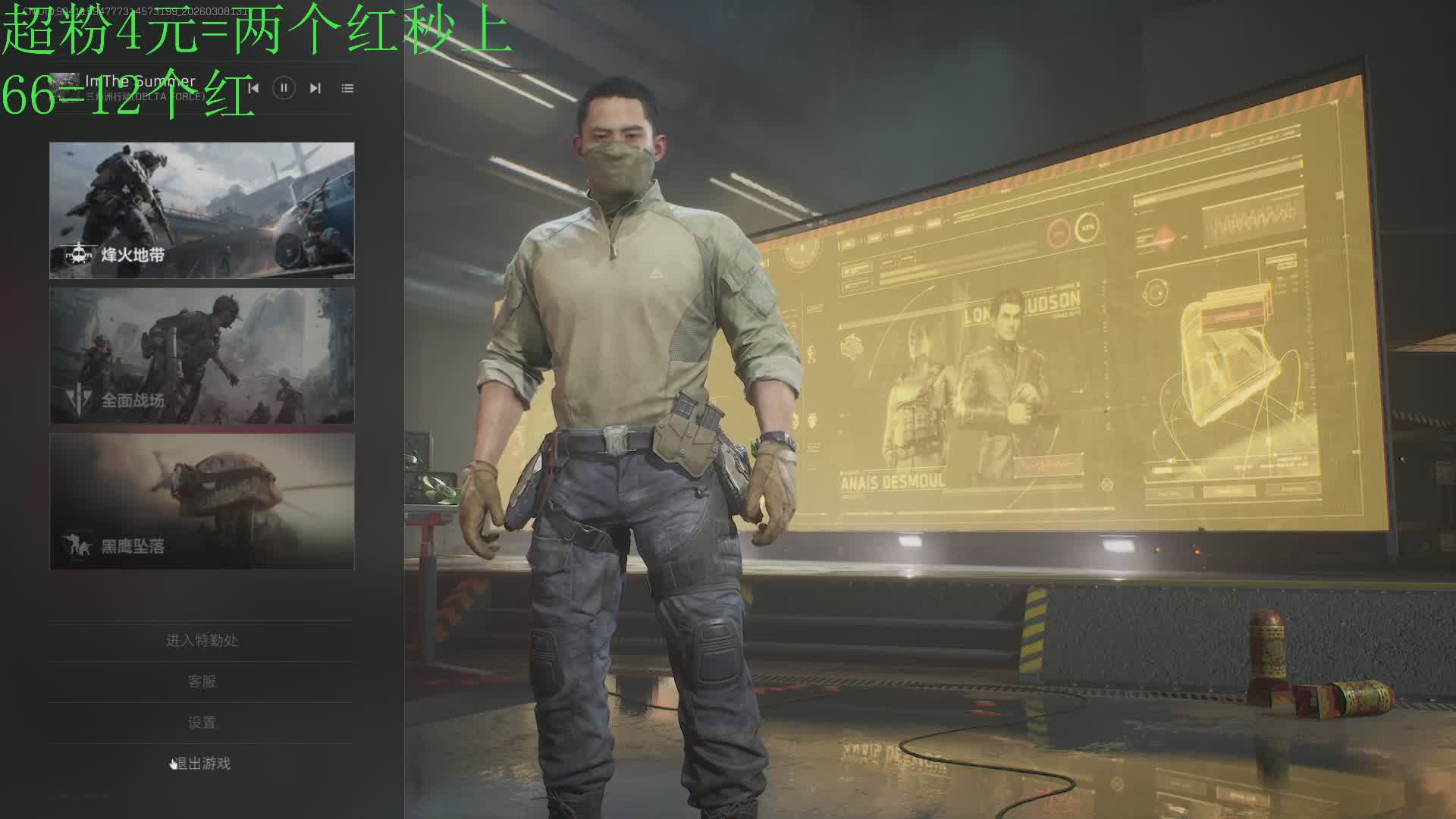Choose the 全面战场 mode tile
1456x819 pixels.
coord(202,356)
